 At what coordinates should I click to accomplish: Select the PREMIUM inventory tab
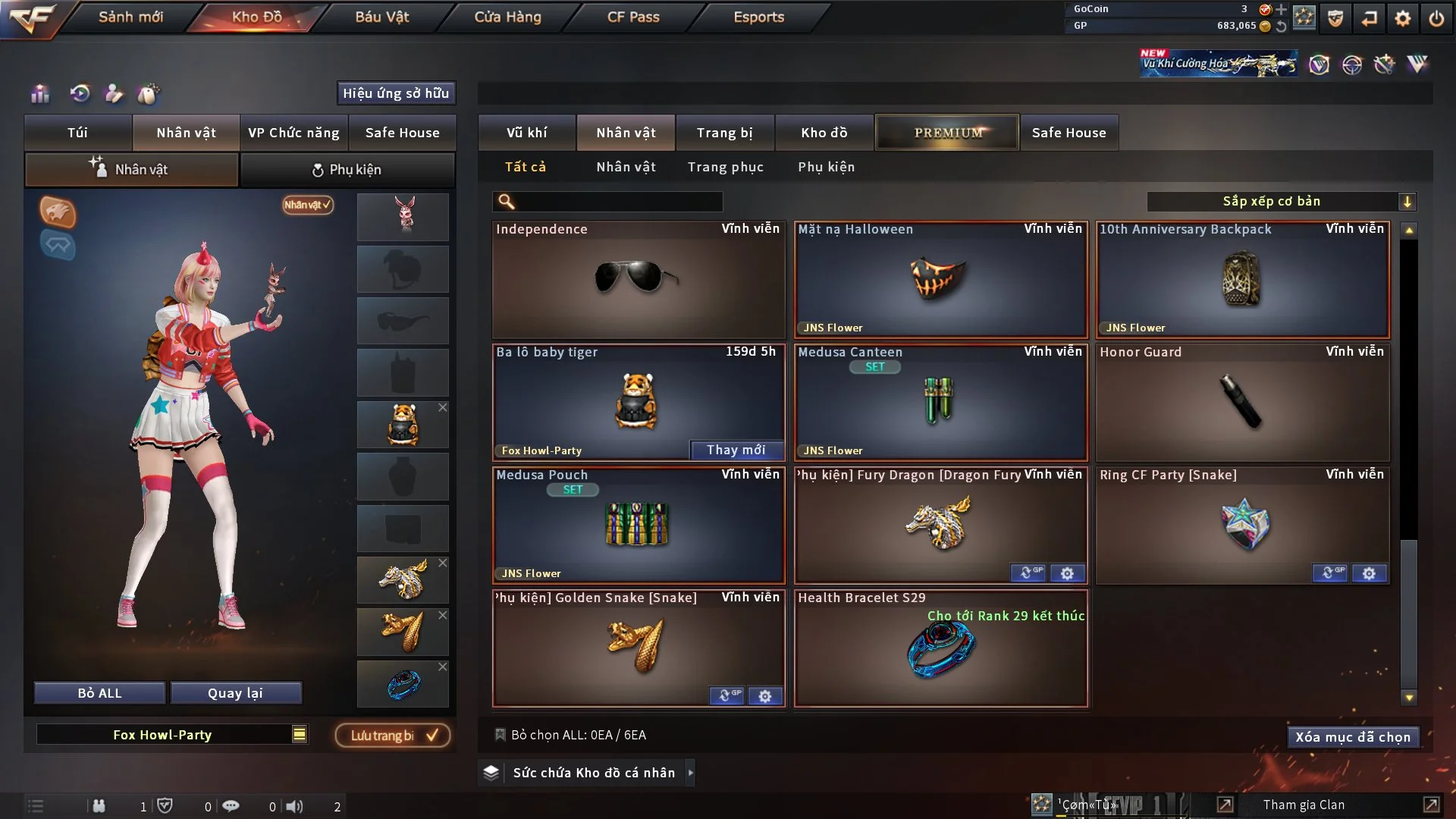(947, 133)
